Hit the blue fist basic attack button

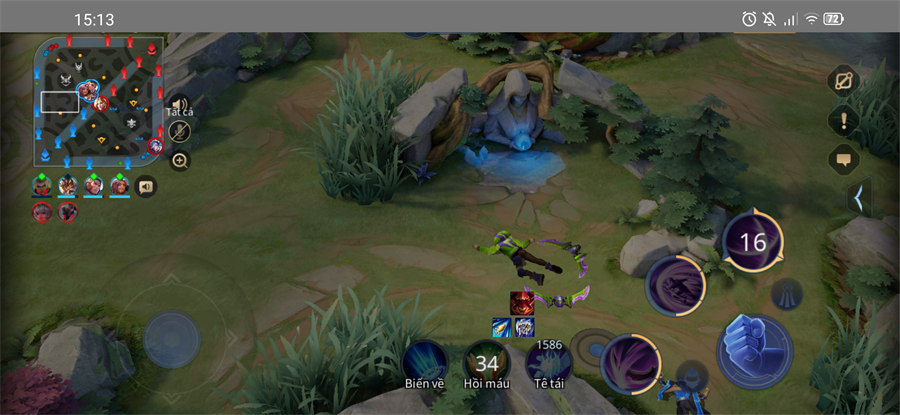click(754, 350)
